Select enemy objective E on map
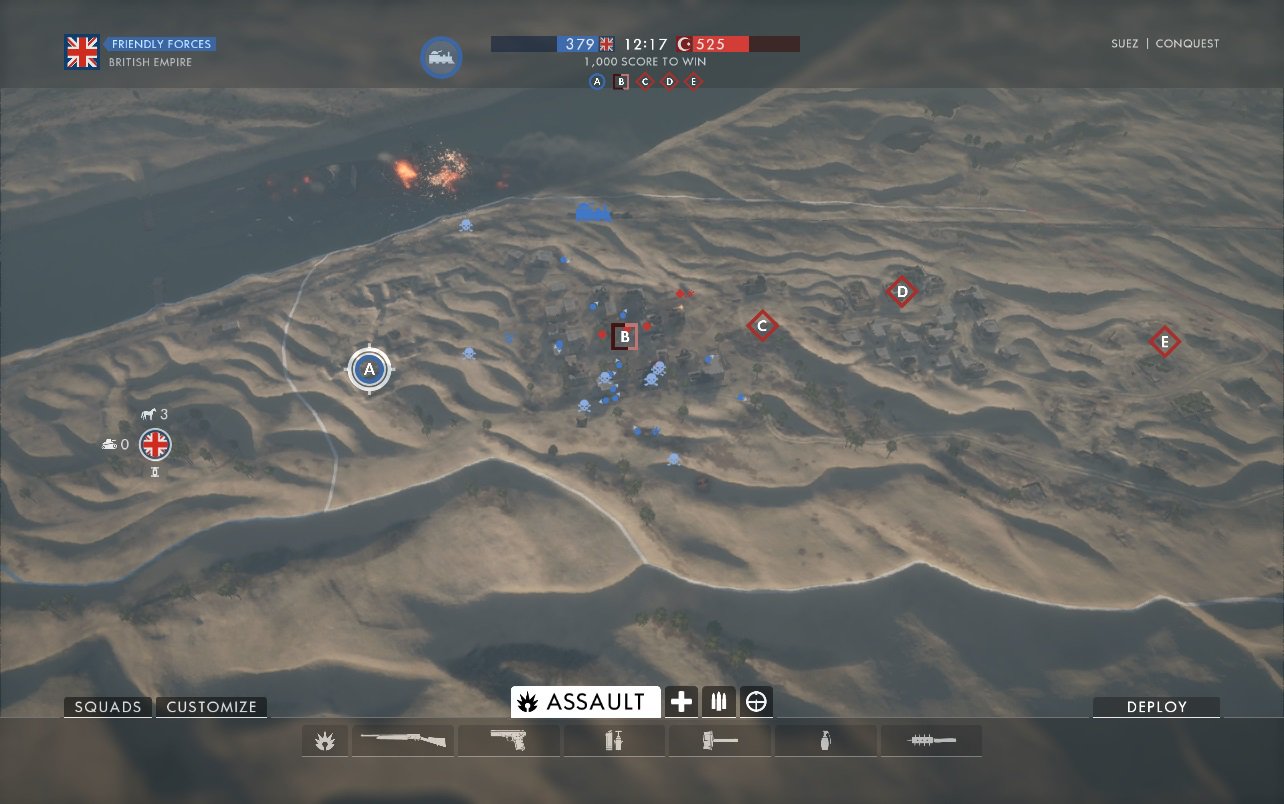The height and width of the screenshot is (804, 1284). [x=1163, y=342]
